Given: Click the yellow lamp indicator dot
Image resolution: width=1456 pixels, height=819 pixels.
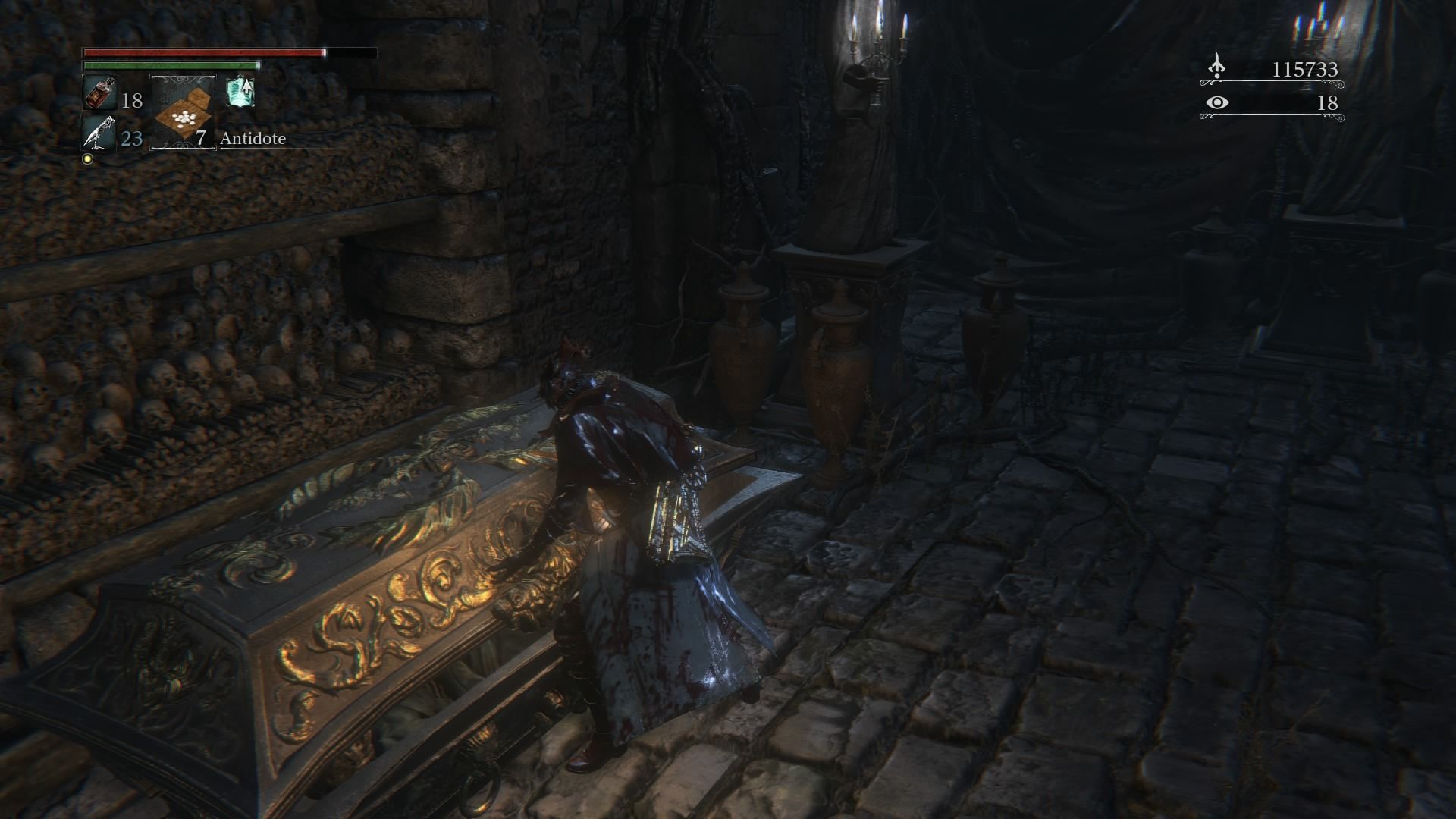Looking at the screenshot, I should click(89, 157).
